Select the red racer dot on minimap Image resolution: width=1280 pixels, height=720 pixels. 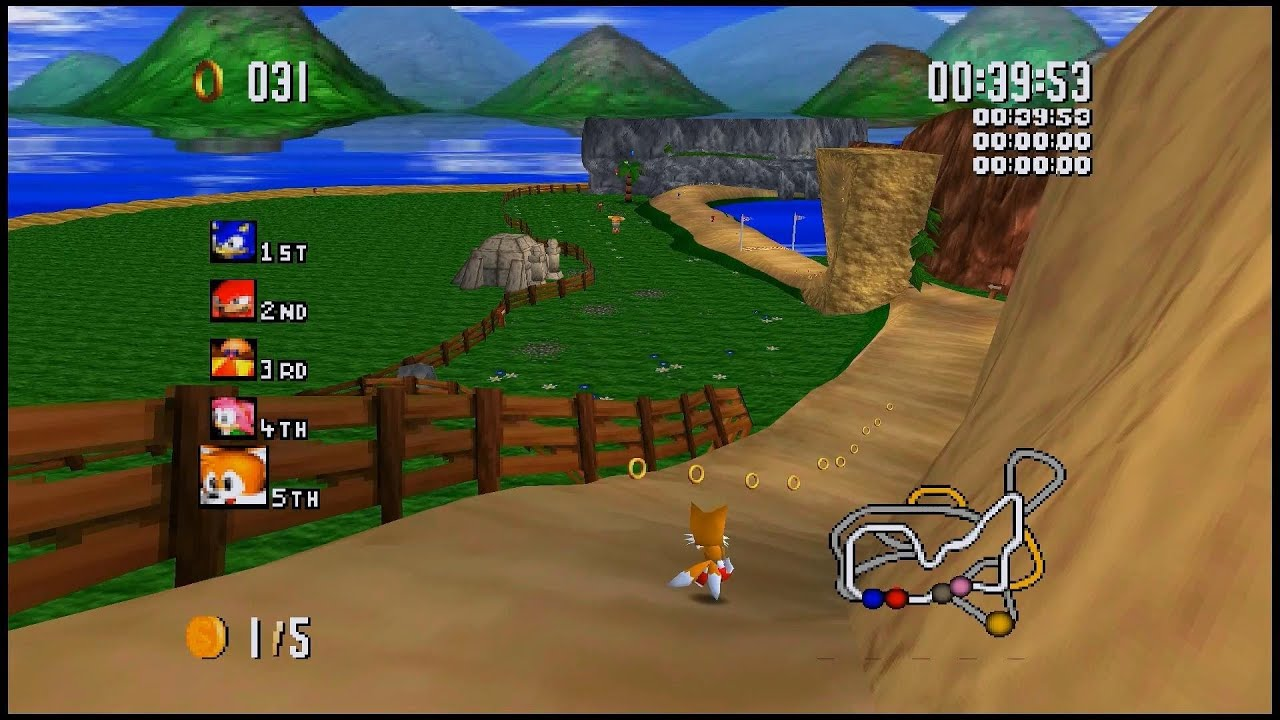896,598
